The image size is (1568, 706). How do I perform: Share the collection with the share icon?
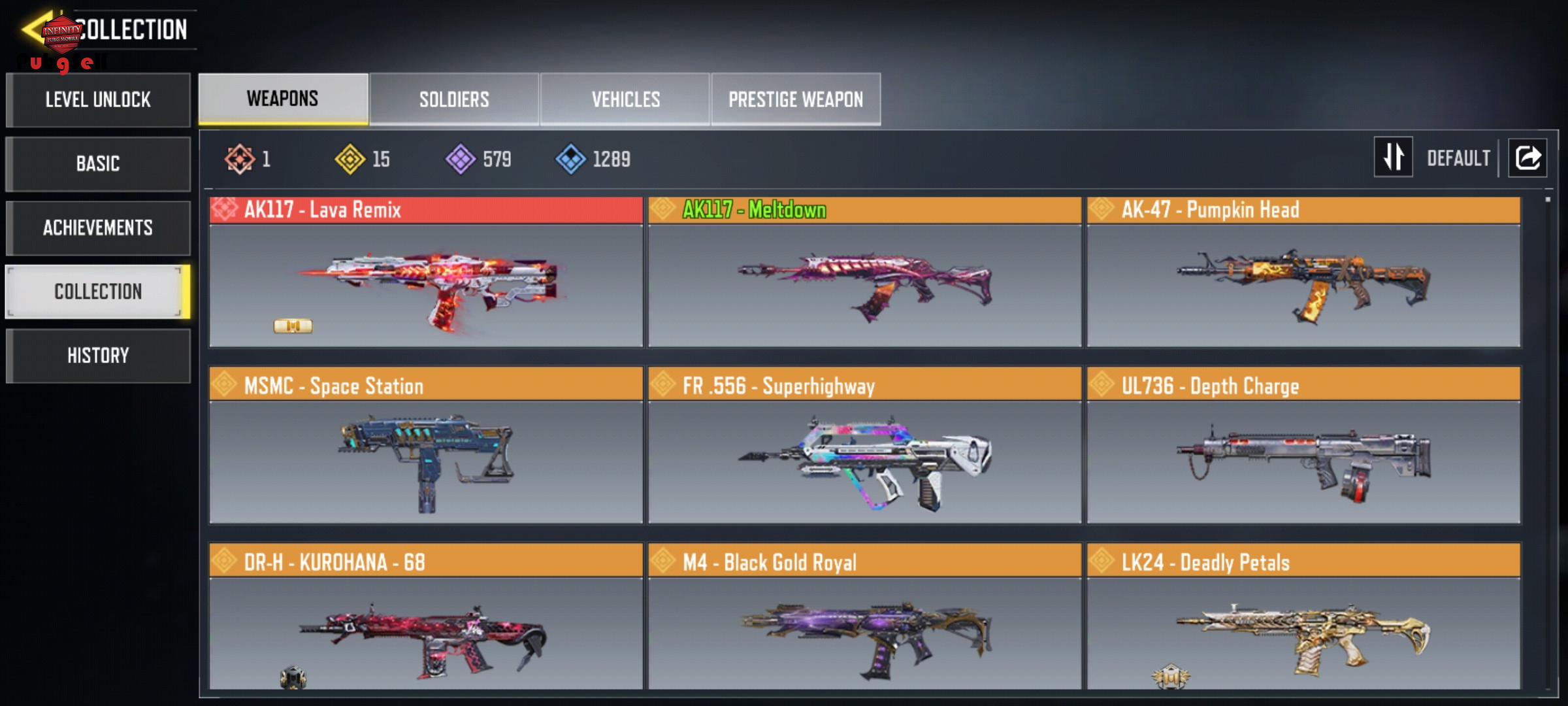[x=1527, y=158]
